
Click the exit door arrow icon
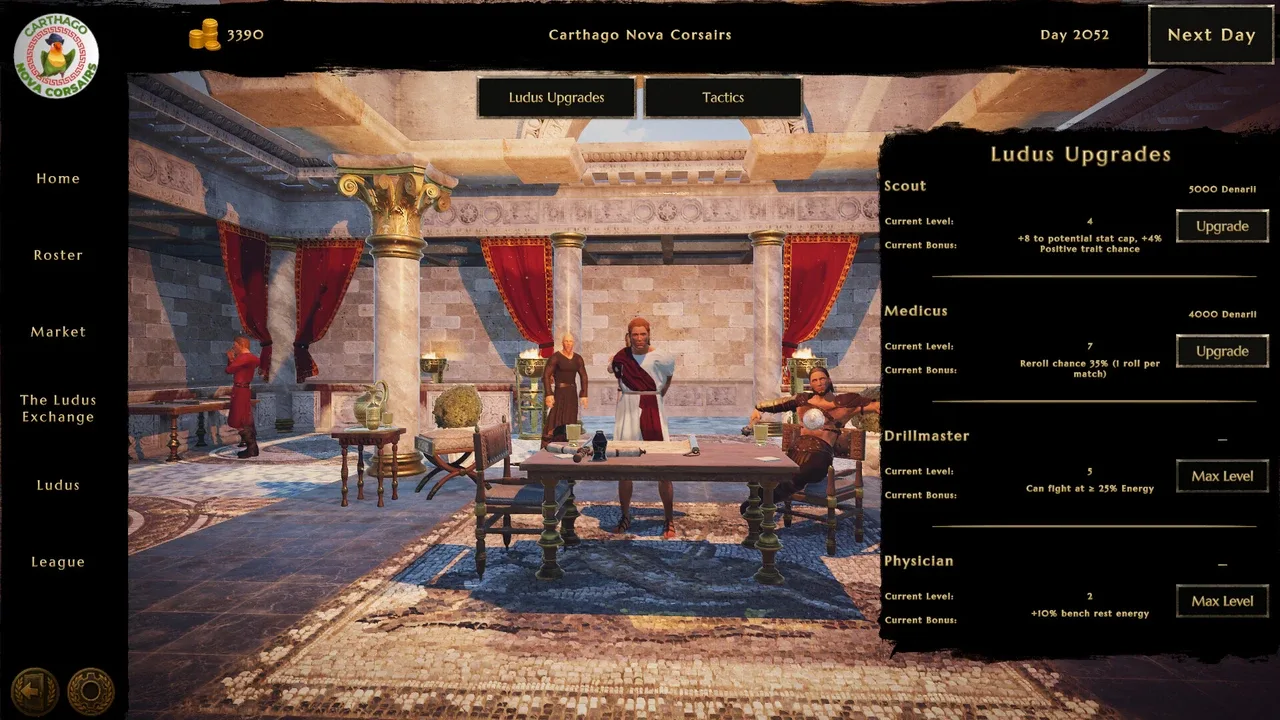pos(34,690)
